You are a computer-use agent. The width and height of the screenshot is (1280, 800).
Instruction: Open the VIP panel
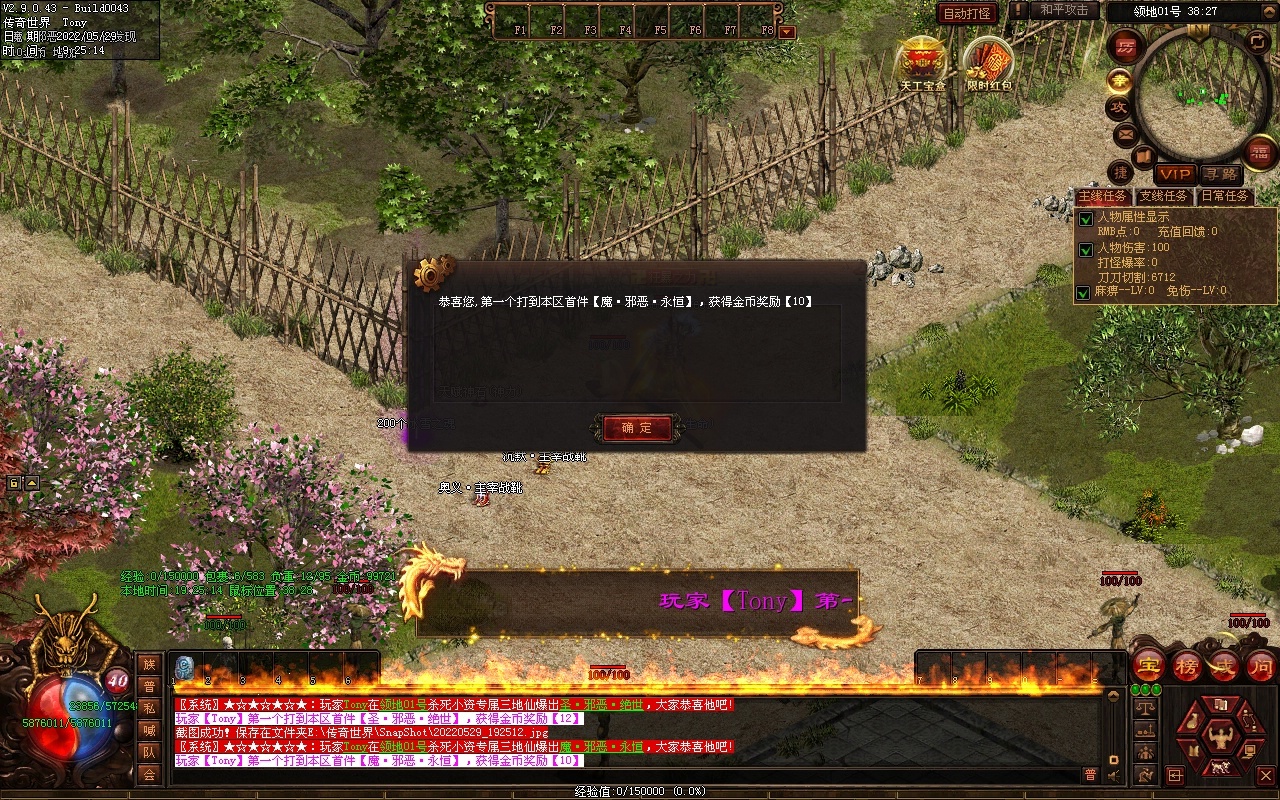1175,174
